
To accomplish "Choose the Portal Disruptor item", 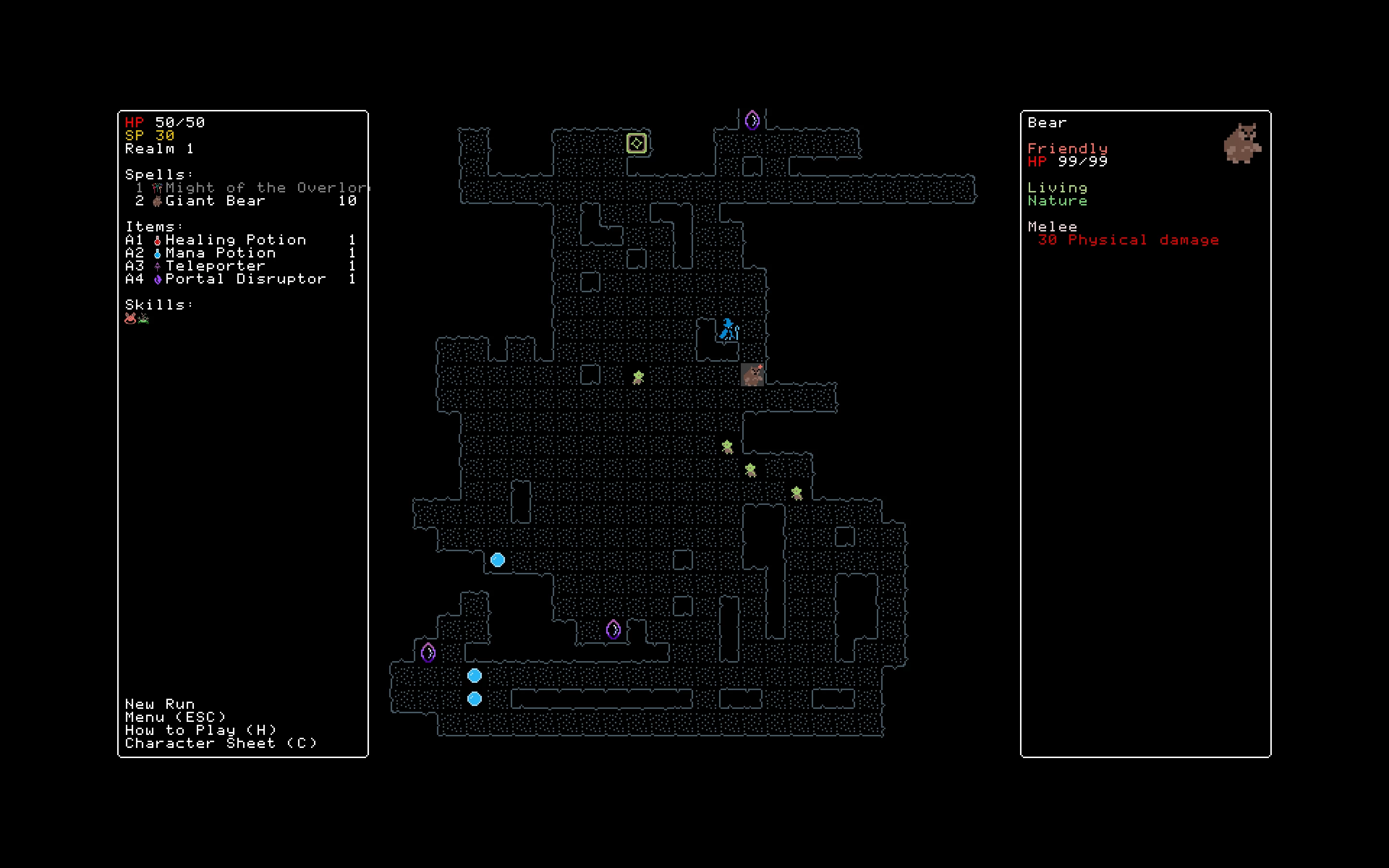I will [245, 279].
